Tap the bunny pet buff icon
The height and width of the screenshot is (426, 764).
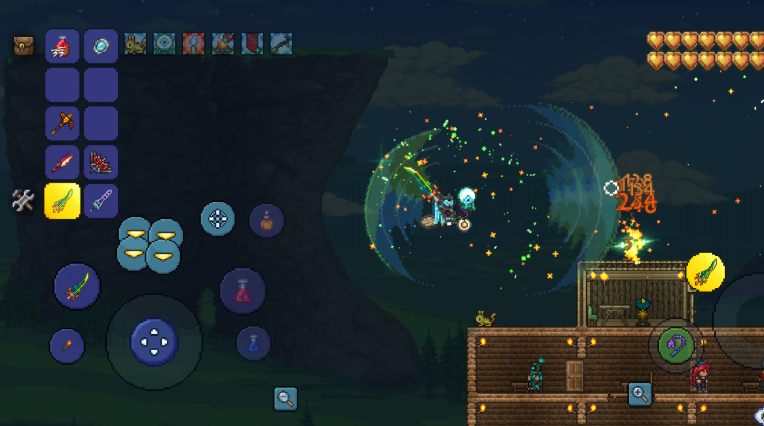135,44
